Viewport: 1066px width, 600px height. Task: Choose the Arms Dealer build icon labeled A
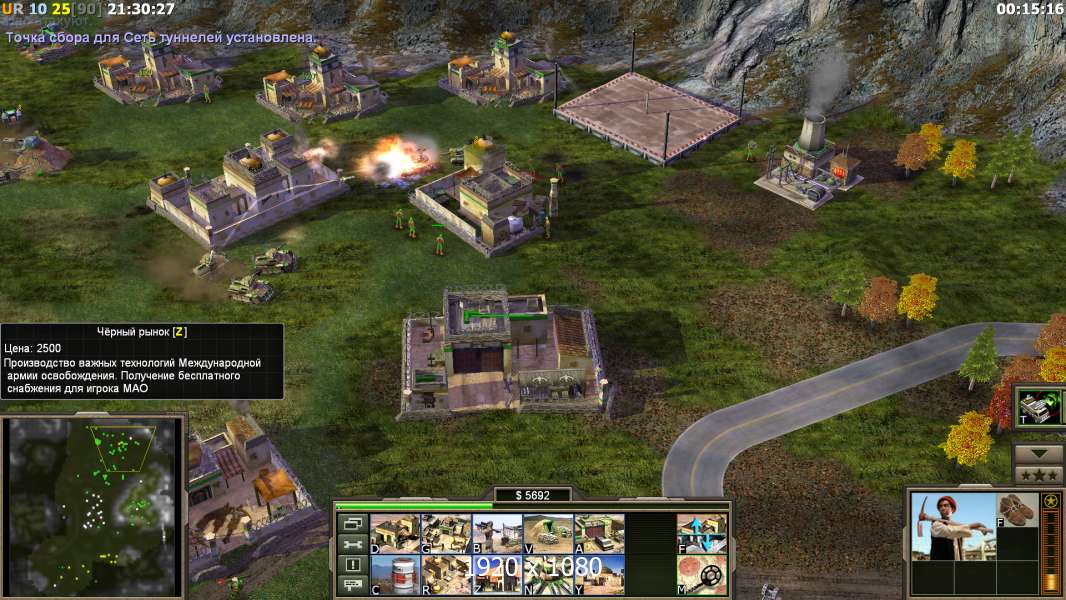599,533
